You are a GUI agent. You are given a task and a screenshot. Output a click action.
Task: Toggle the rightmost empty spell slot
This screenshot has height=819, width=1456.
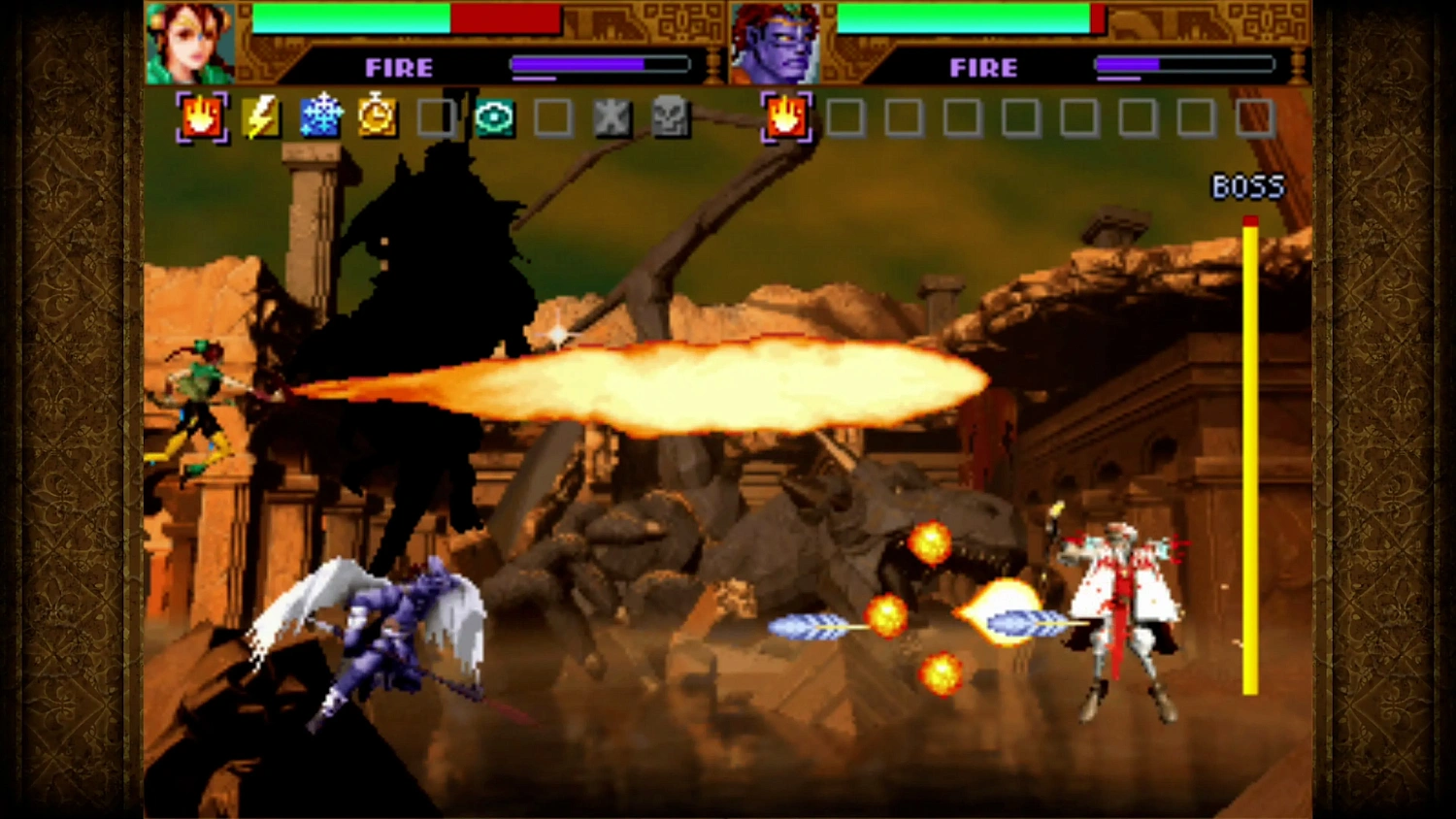click(1252, 115)
